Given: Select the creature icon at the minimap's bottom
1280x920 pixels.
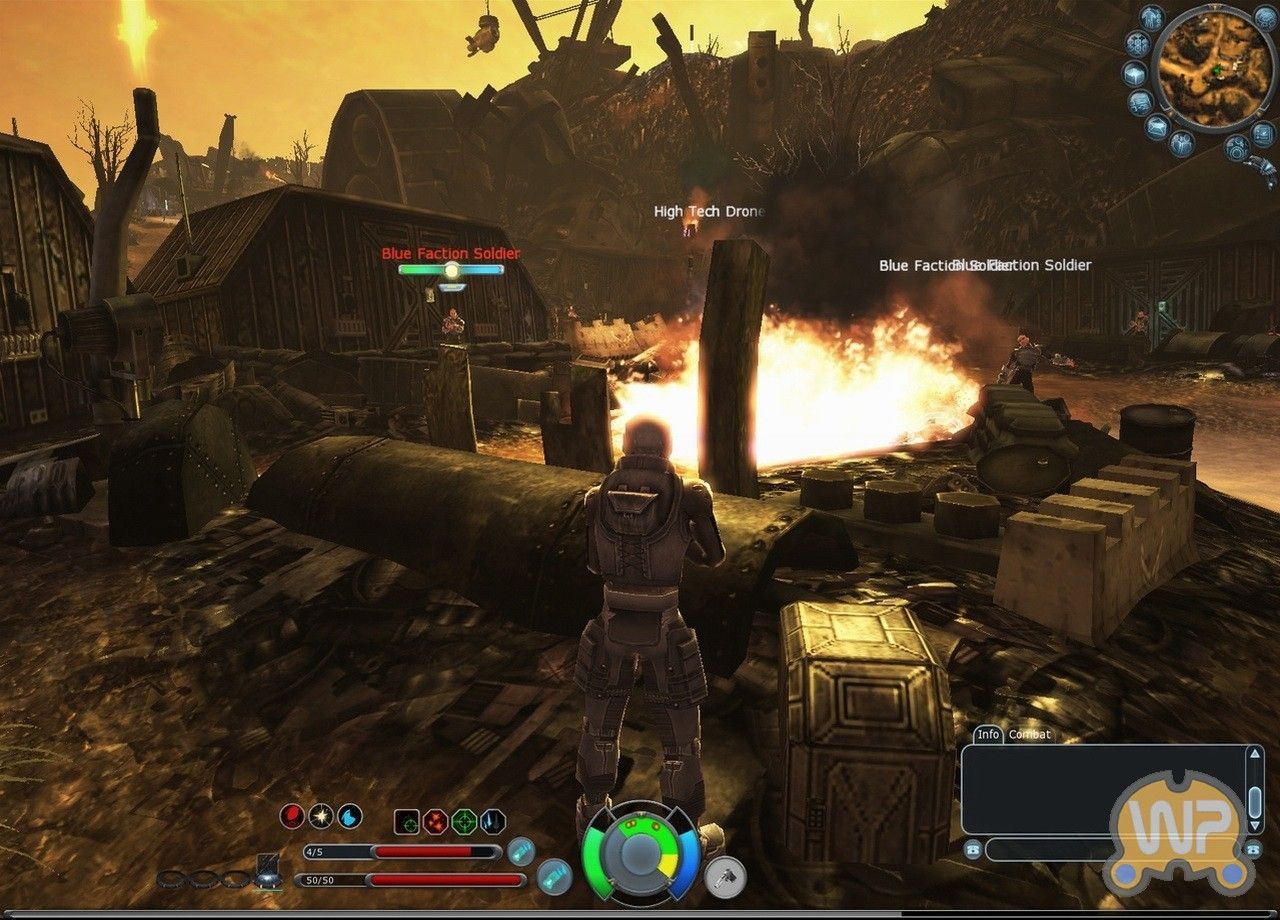Looking at the screenshot, I should point(1181,142).
